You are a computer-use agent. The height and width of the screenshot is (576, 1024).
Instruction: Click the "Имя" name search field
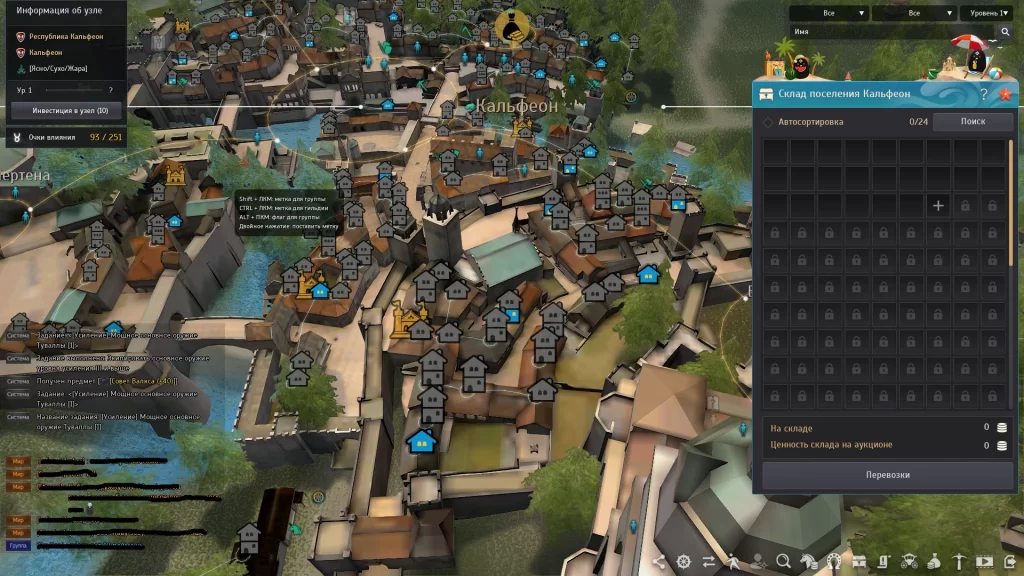tap(890, 32)
